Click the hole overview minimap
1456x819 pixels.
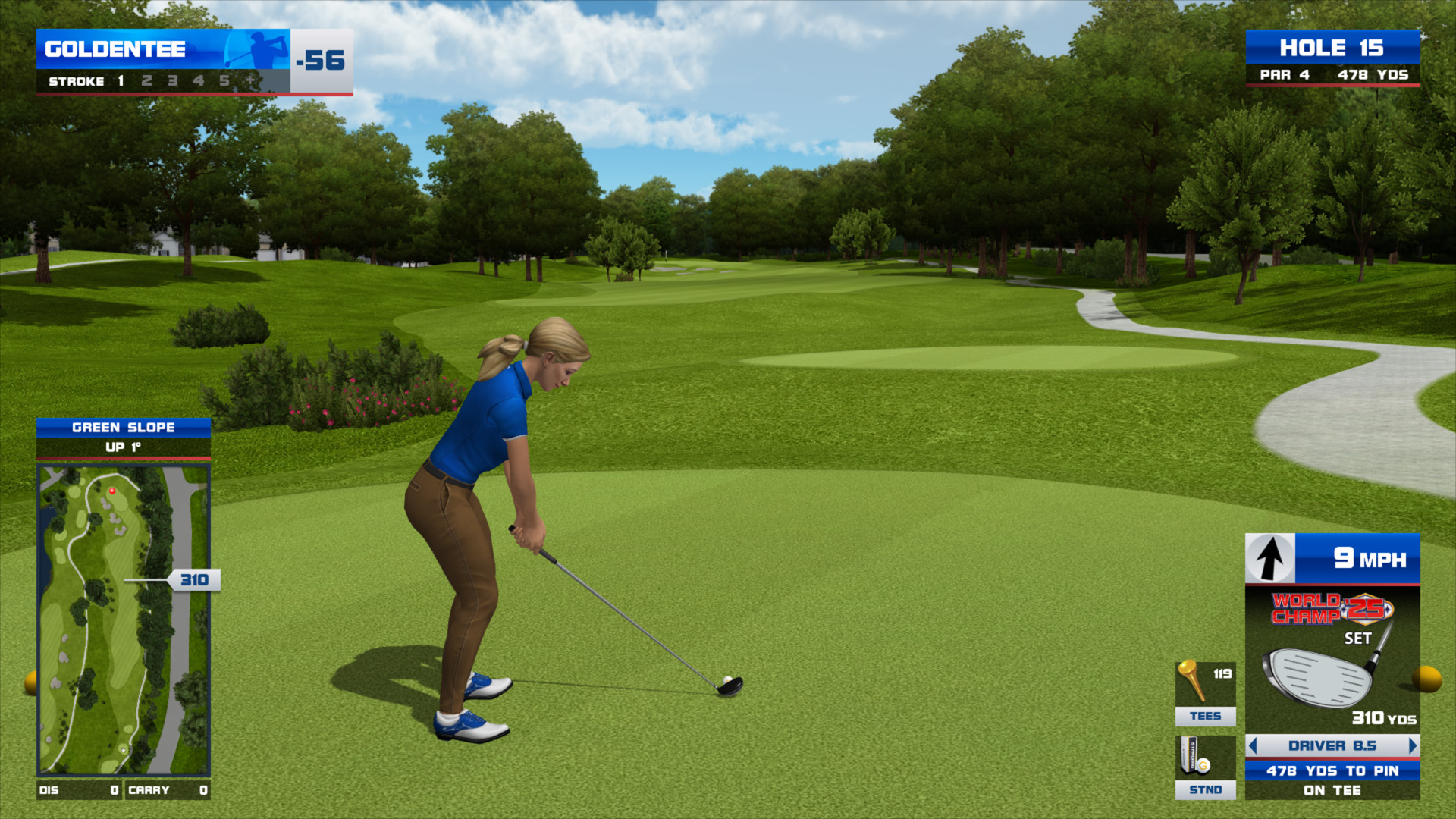124,620
